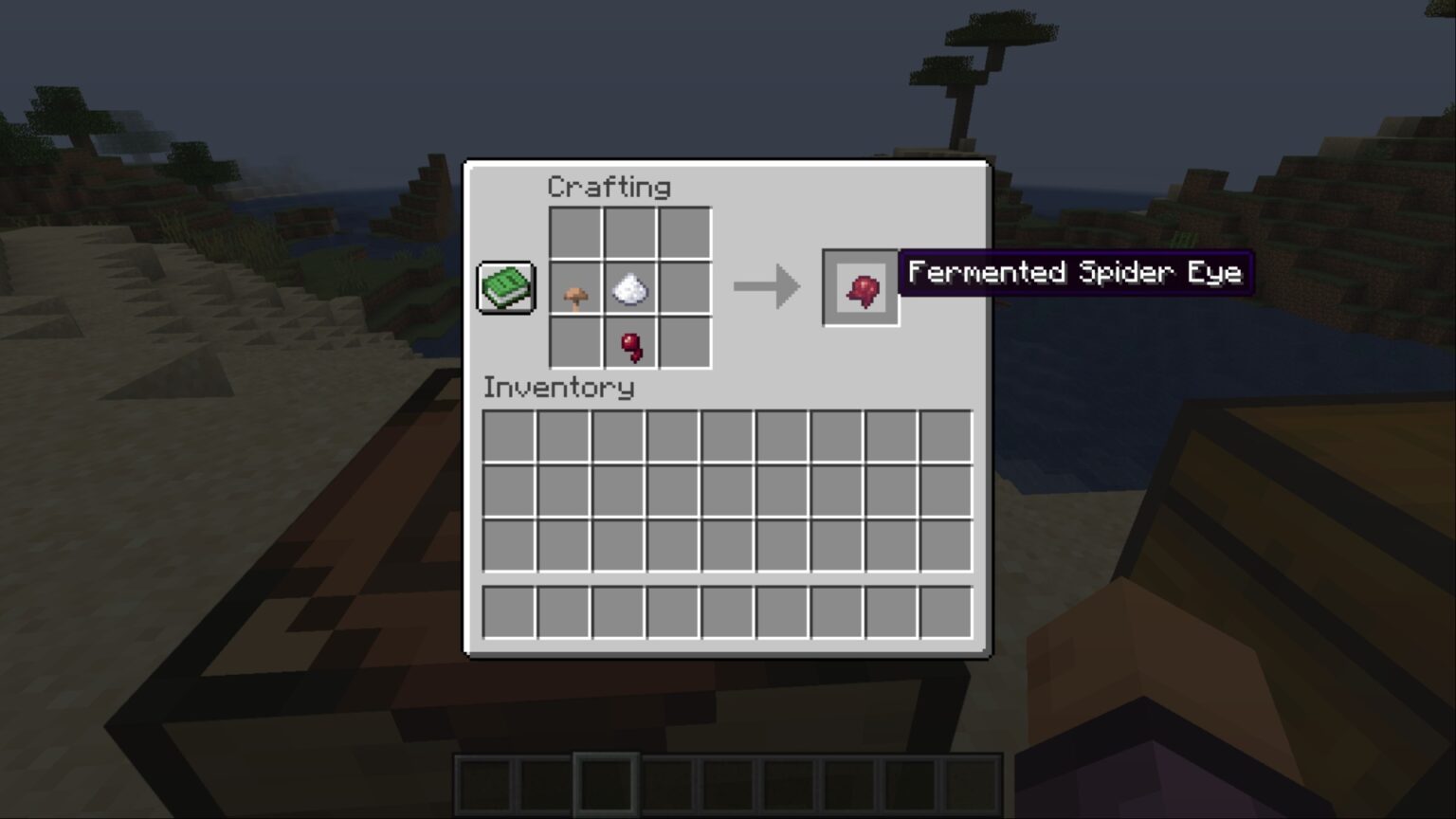Screen dimensions: 1456x819
Task: Click the empty top-left crafting slot
Action: [x=573, y=230]
